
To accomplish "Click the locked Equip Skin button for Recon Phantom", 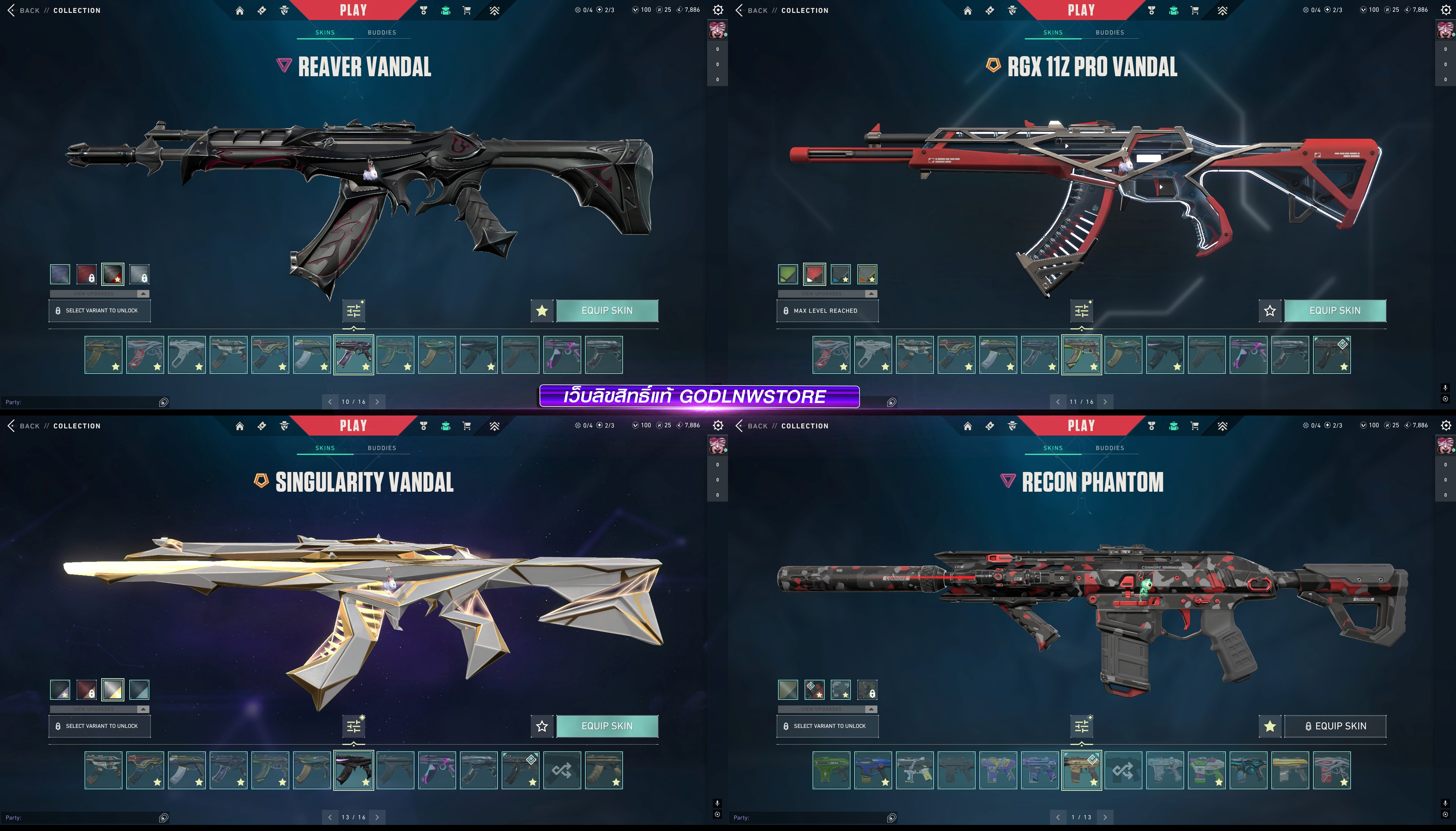I will [x=1334, y=726].
